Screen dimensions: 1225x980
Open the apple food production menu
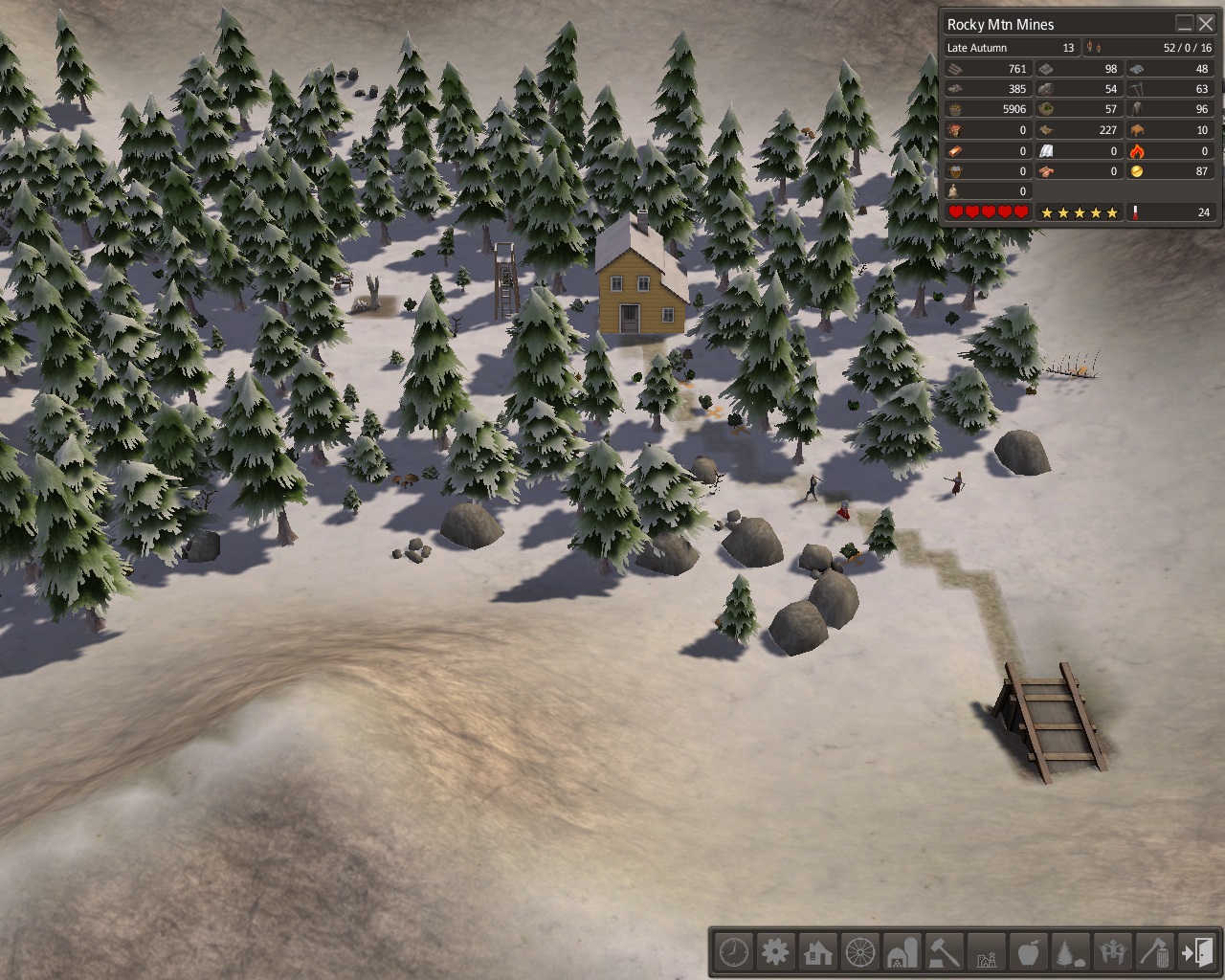(x=1029, y=952)
